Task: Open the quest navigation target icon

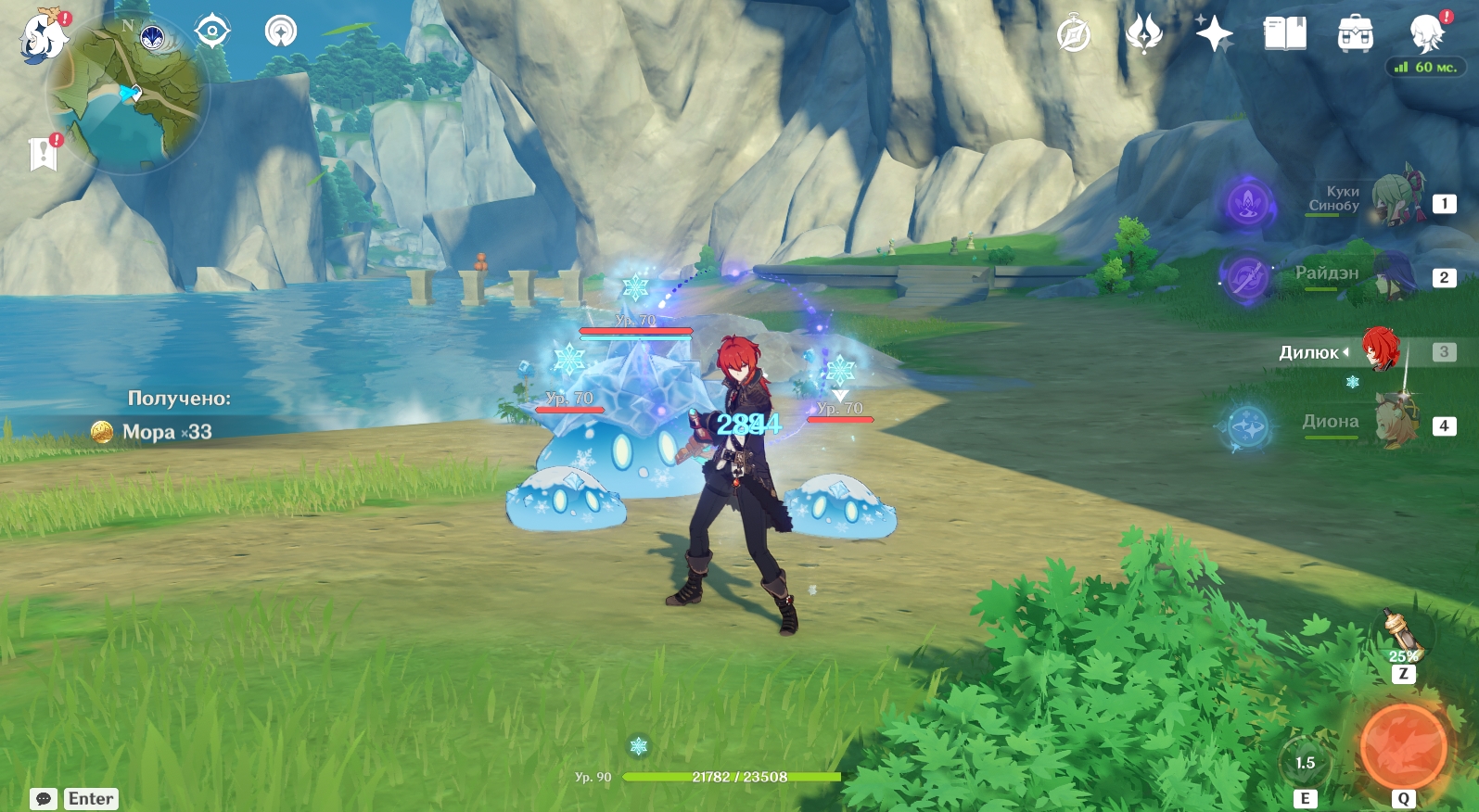Action: (212, 32)
